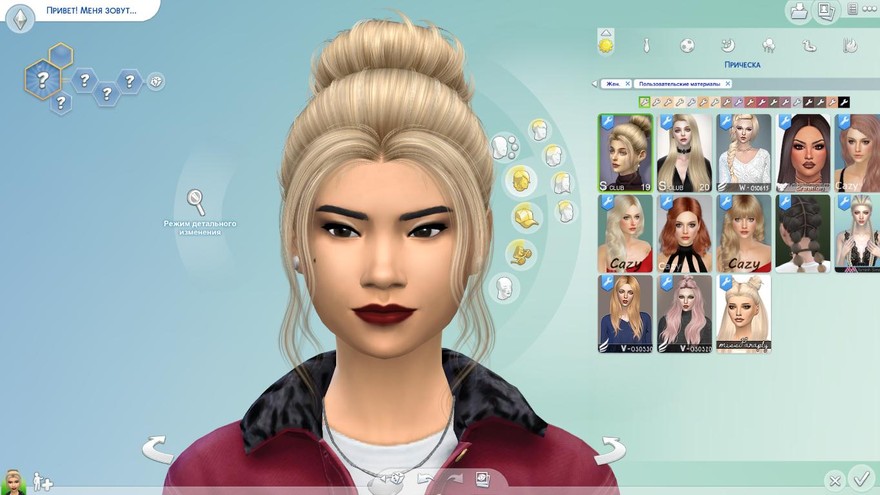Choose the pink long hair thumbnail
Screen dimensions: 880x495
tap(685, 314)
